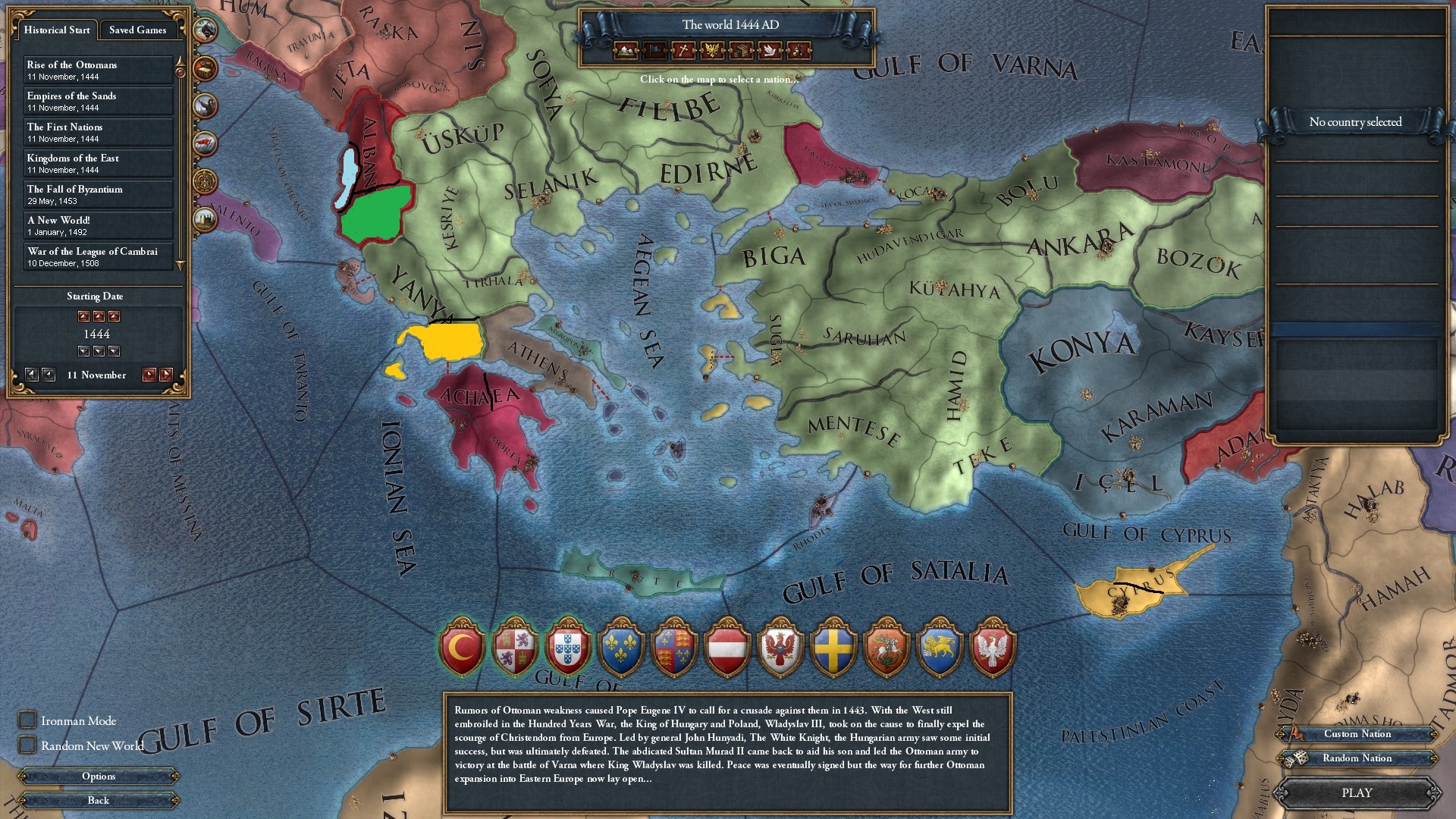Open the Historical Start tab

57,30
